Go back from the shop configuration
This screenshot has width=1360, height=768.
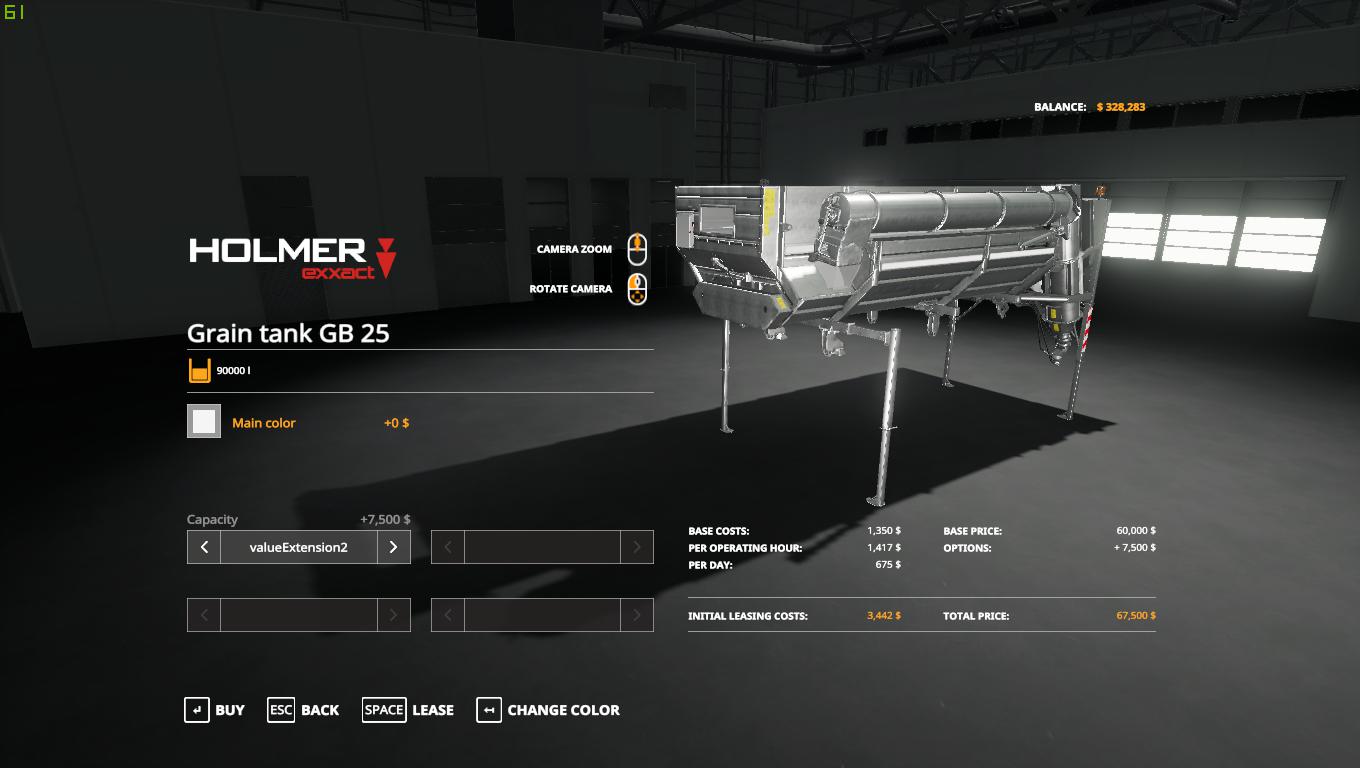[x=303, y=710]
